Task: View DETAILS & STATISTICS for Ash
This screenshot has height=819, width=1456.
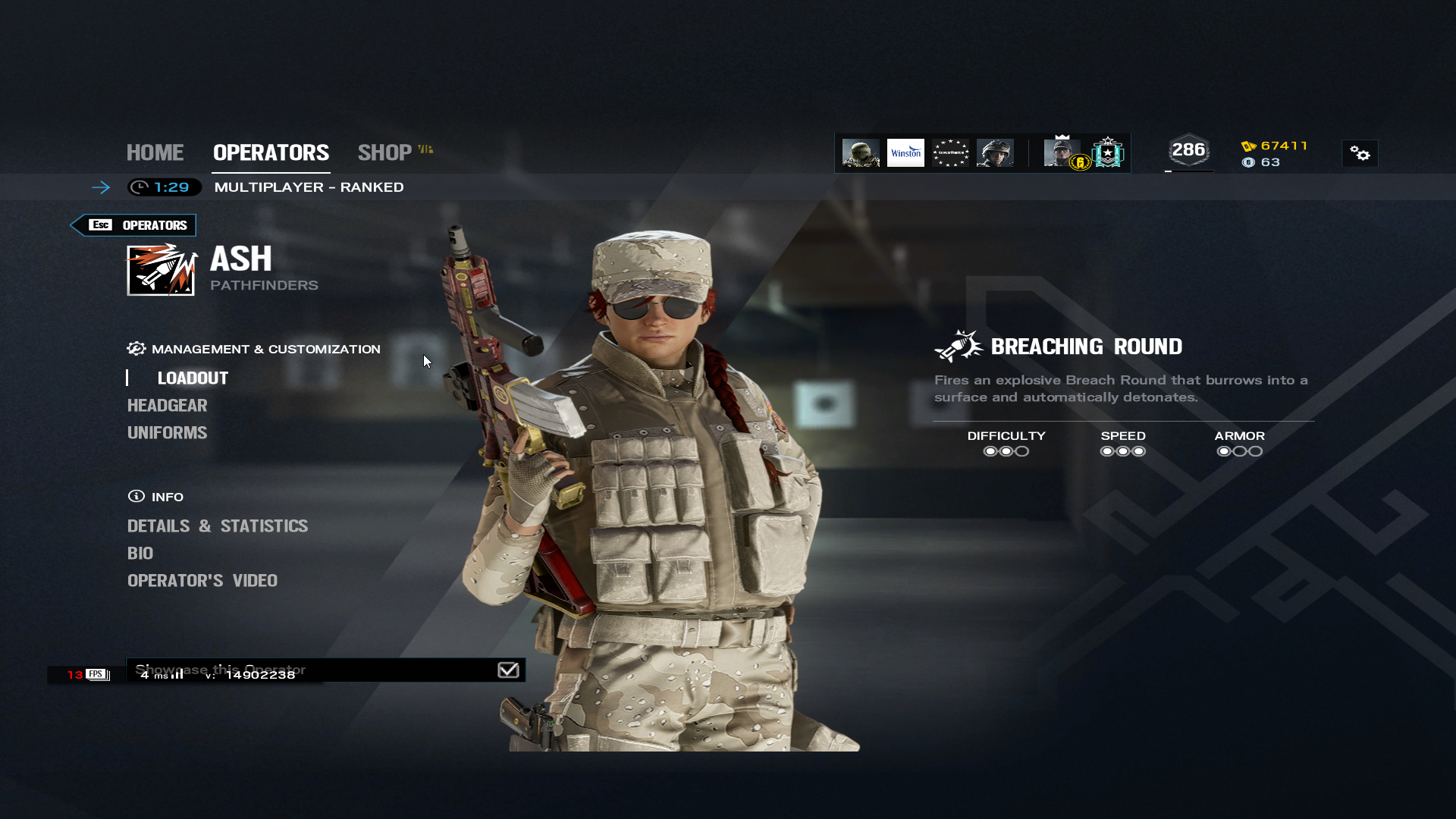Action: (x=218, y=526)
